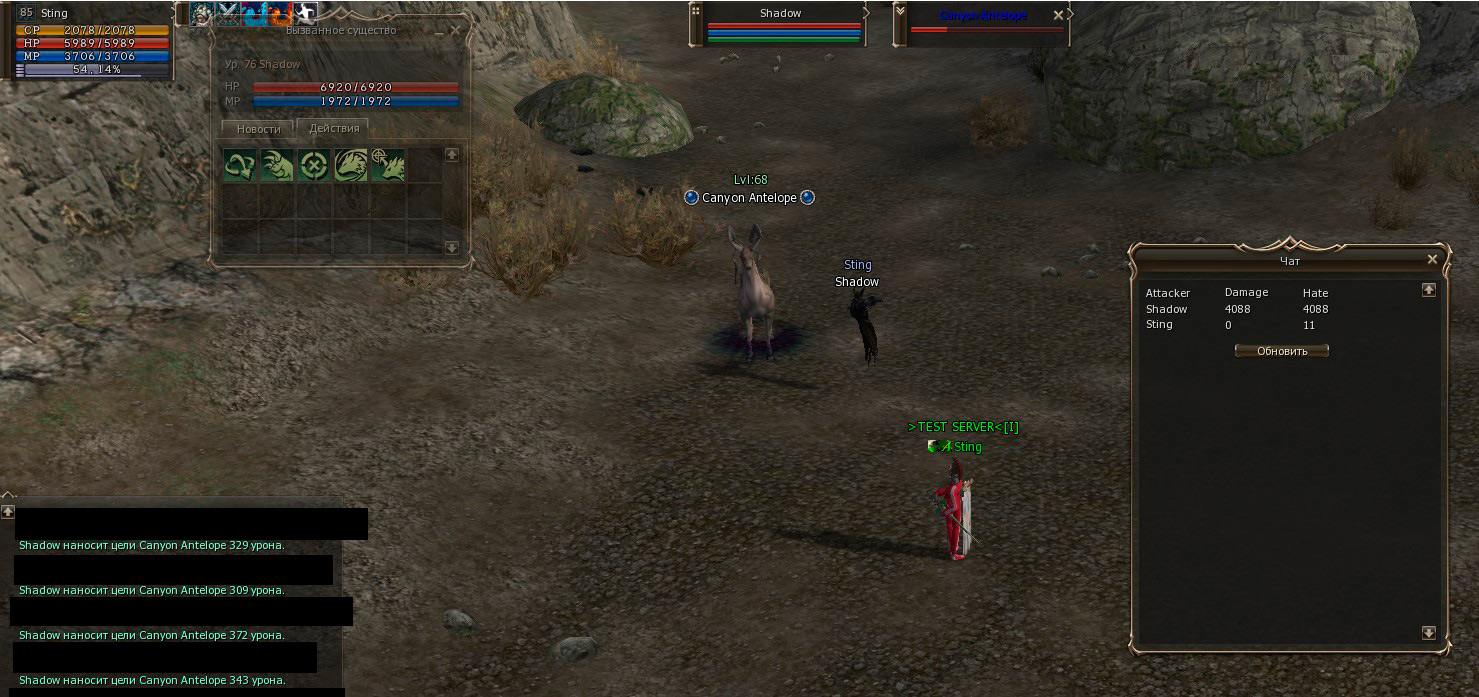Click the chat window's down scroll arrow
Image resolution: width=1479 pixels, height=697 pixels.
click(1428, 633)
